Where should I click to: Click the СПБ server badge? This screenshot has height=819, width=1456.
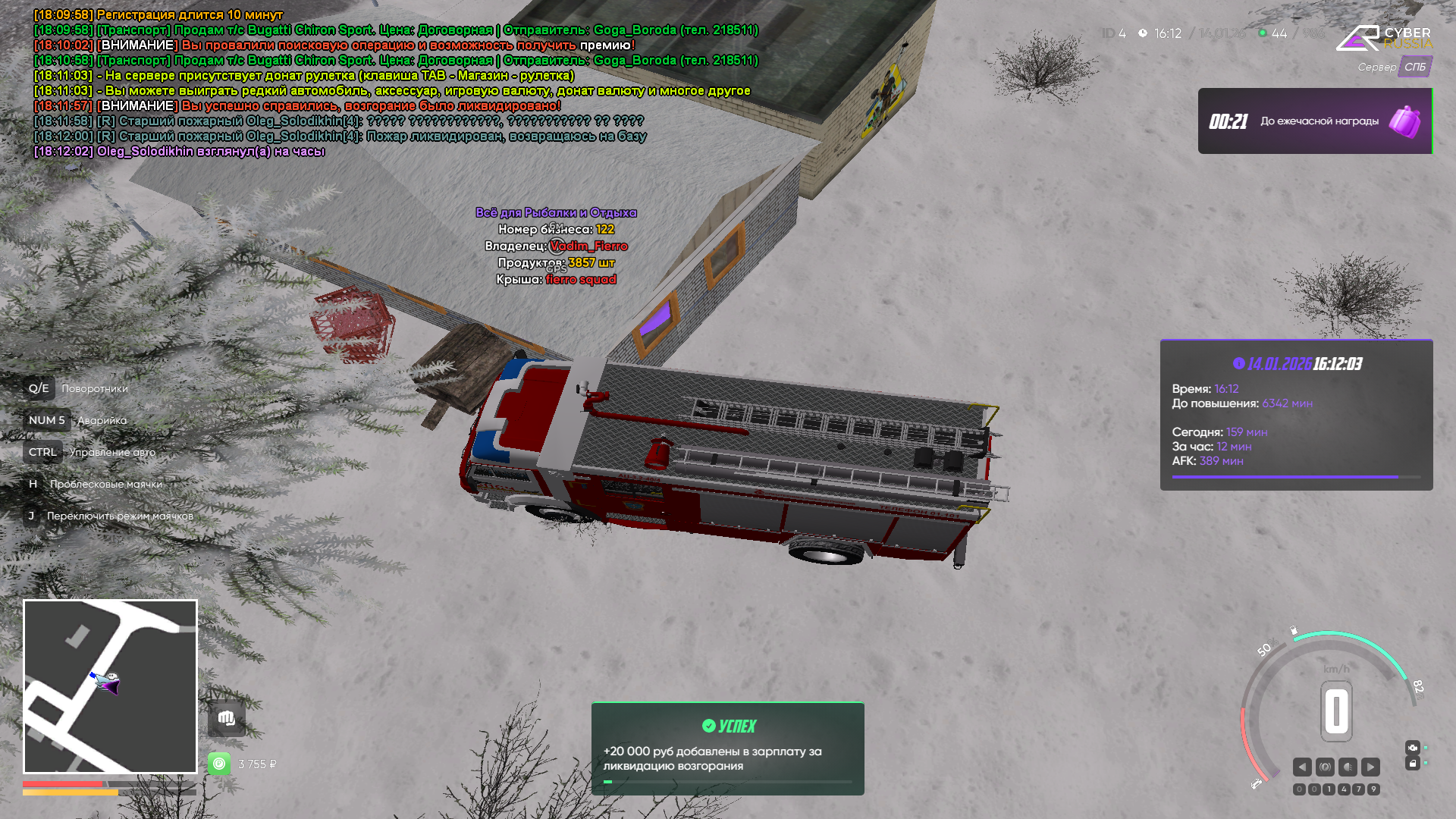[1414, 67]
